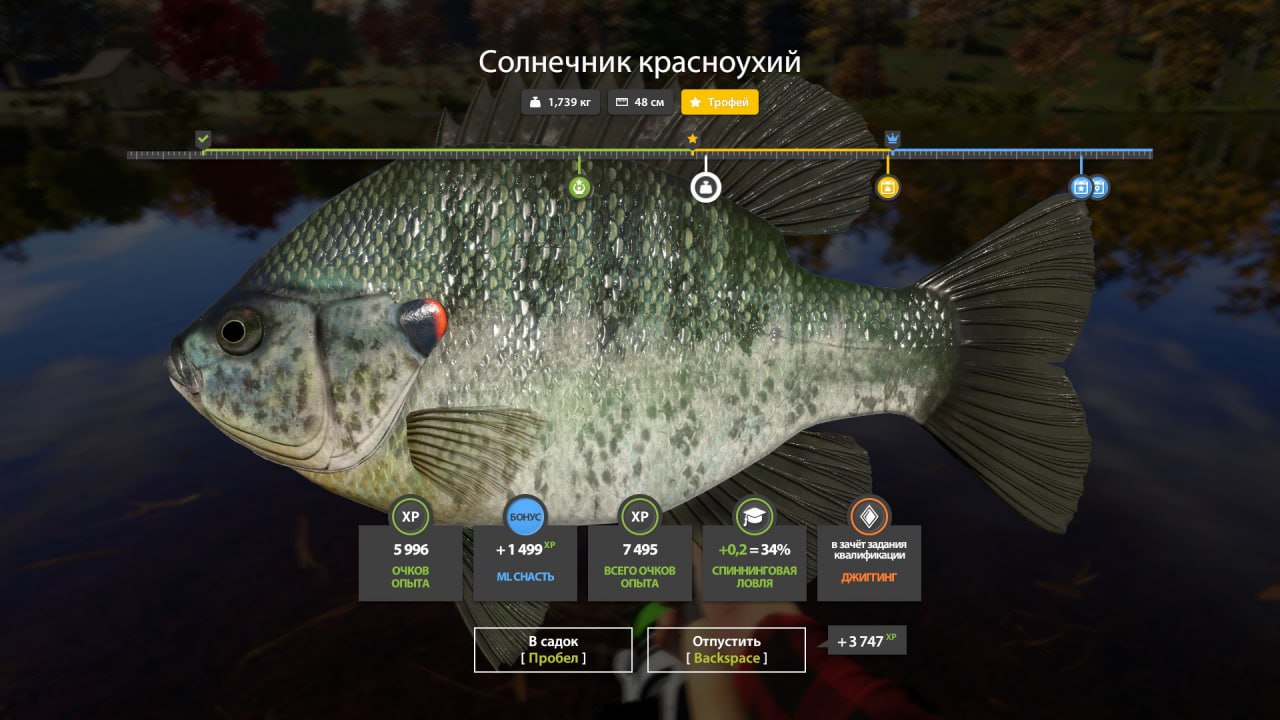The height and width of the screenshot is (720, 1280).
Task: Click the white fish marker showing current weight
Action: pos(705,186)
